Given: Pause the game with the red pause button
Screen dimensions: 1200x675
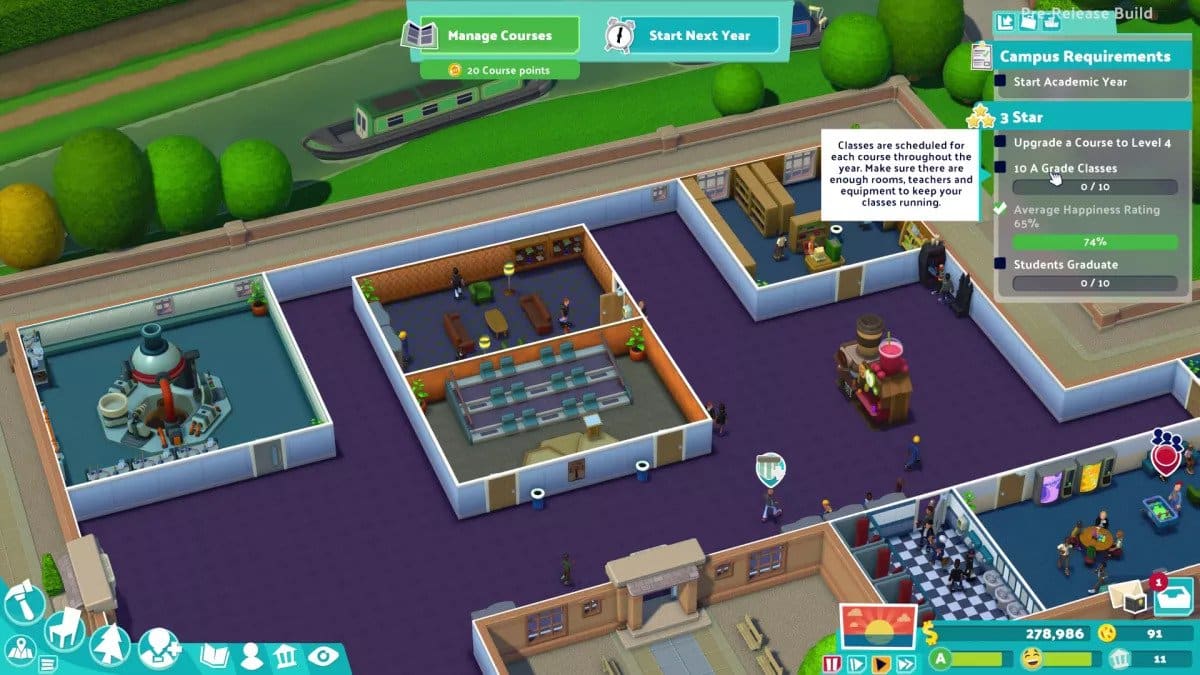Looking at the screenshot, I should click(x=832, y=663).
